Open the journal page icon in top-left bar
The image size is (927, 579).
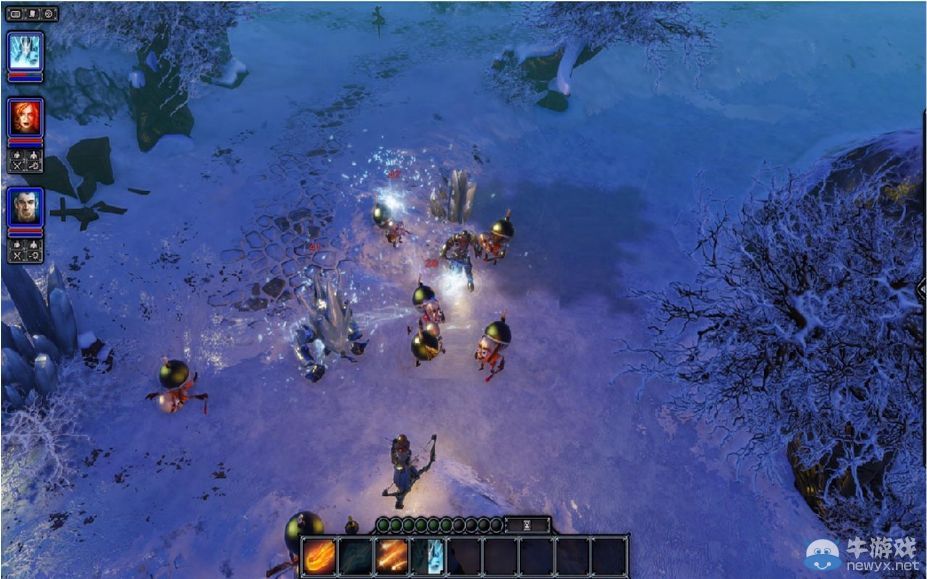point(33,14)
